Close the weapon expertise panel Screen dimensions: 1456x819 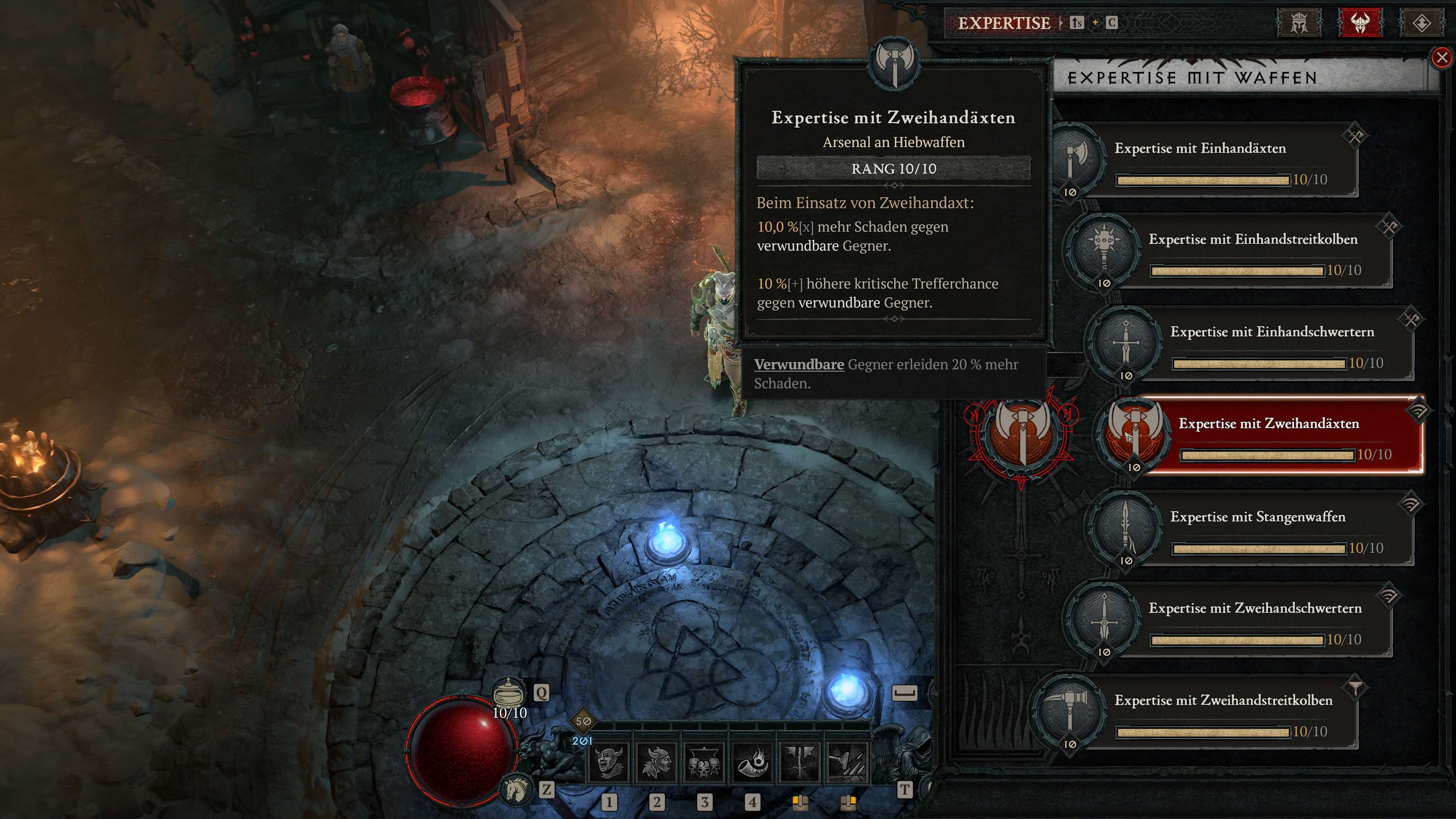pyautogui.click(x=1441, y=58)
